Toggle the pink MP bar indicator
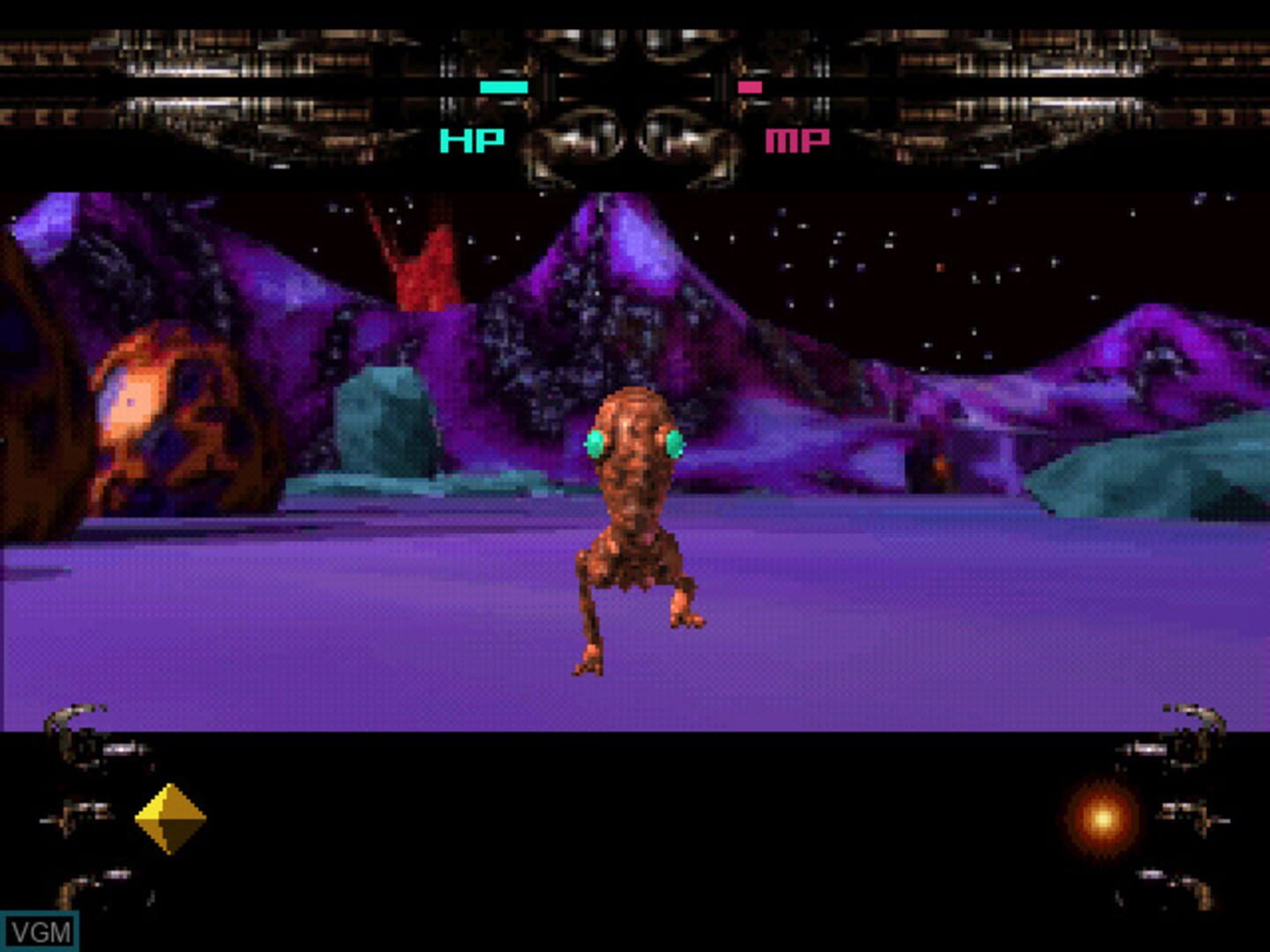The image size is (1270, 952). pyautogui.click(x=749, y=86)
